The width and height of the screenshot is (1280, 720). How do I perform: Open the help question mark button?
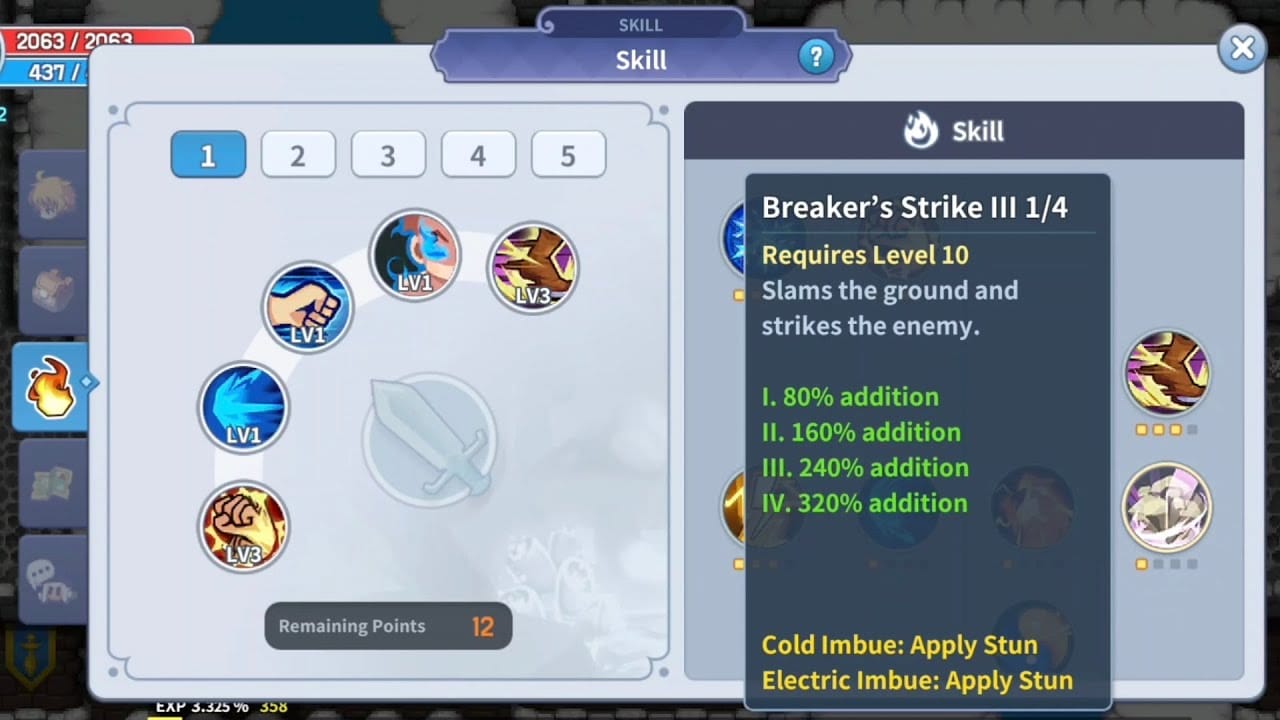[x=817, y=57]
